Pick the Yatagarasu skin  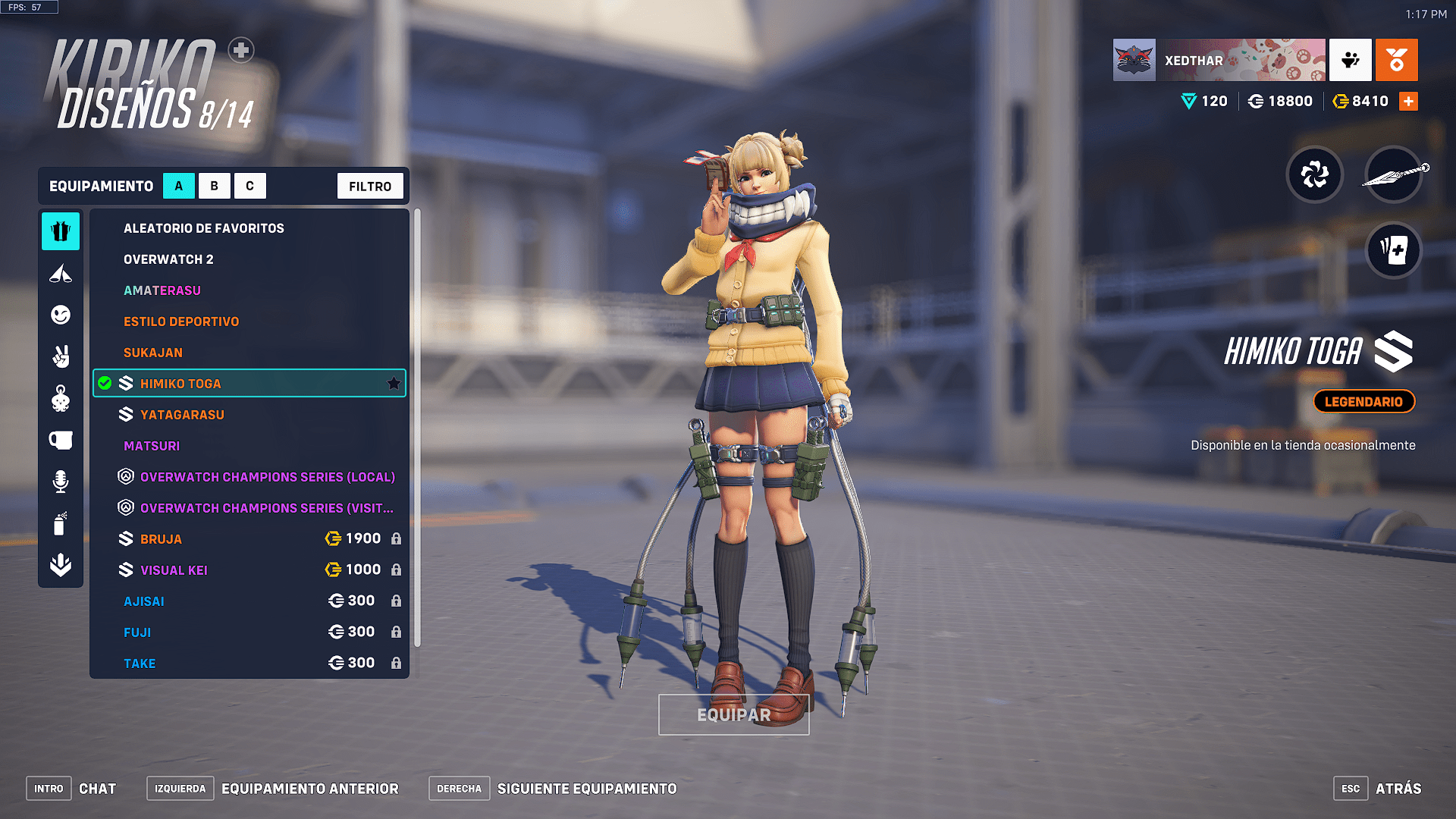pos(182,415)
